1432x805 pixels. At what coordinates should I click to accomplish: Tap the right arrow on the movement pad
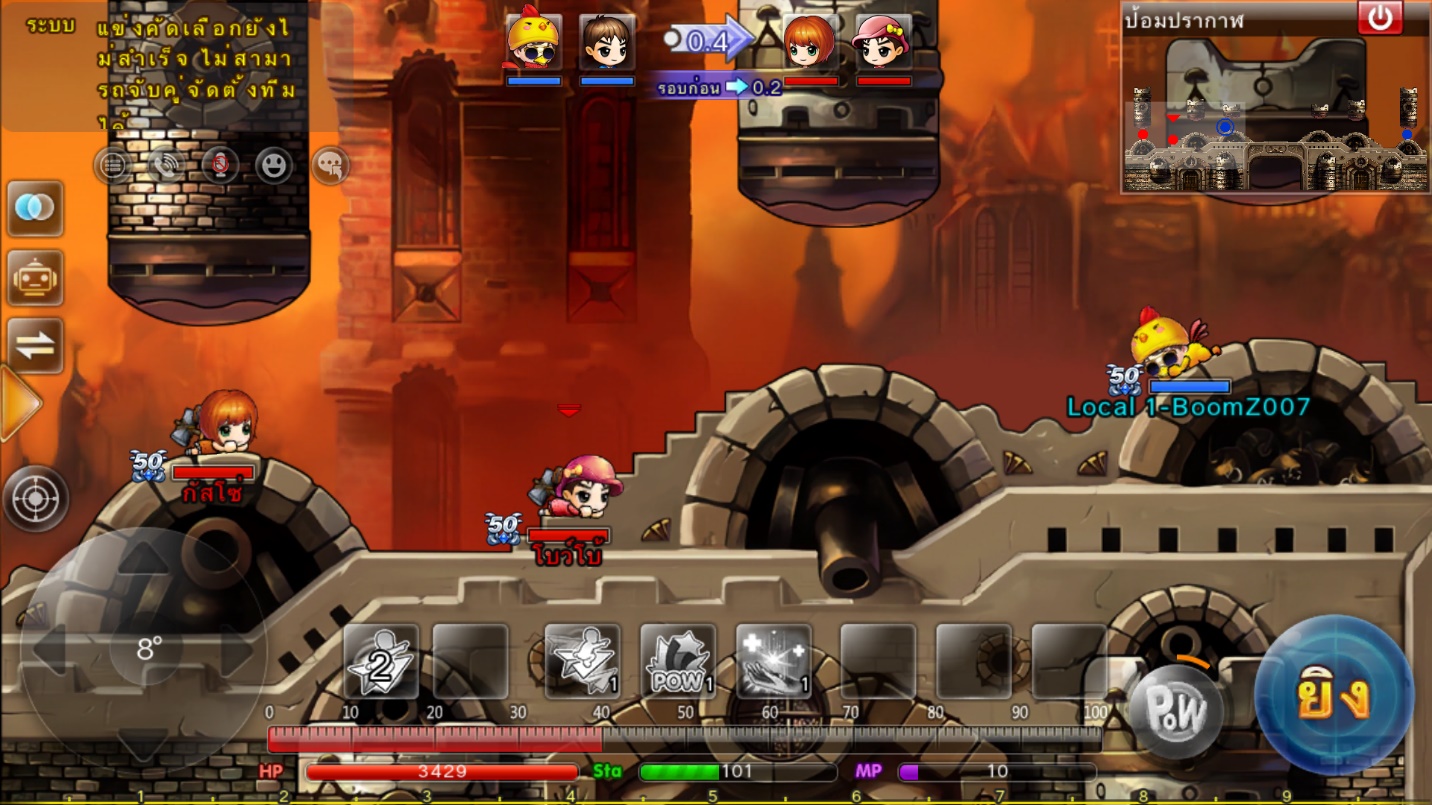coord(236,650)
